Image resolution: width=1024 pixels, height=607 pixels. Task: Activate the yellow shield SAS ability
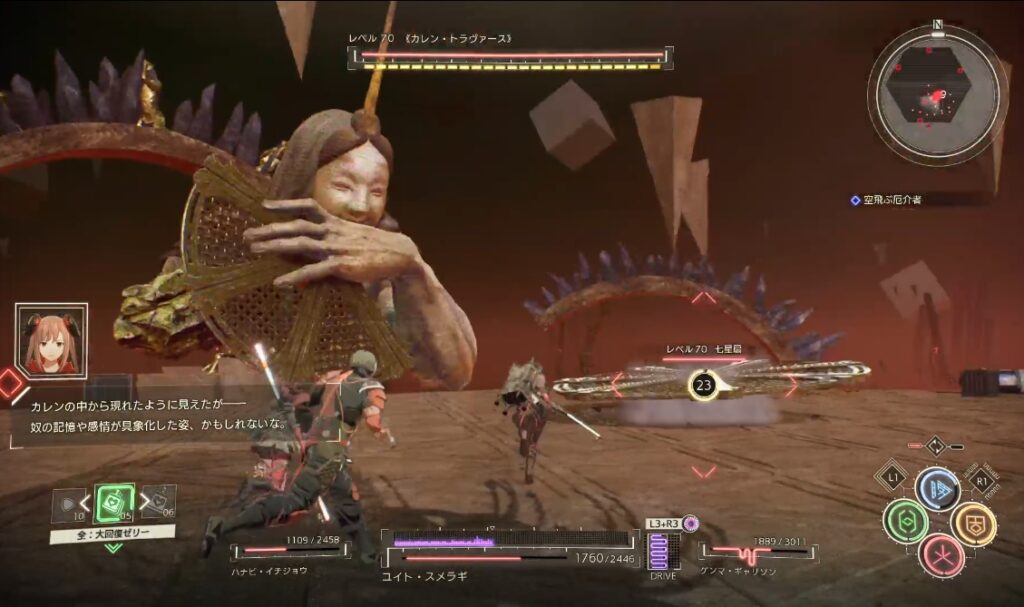[x=972, y=523]
